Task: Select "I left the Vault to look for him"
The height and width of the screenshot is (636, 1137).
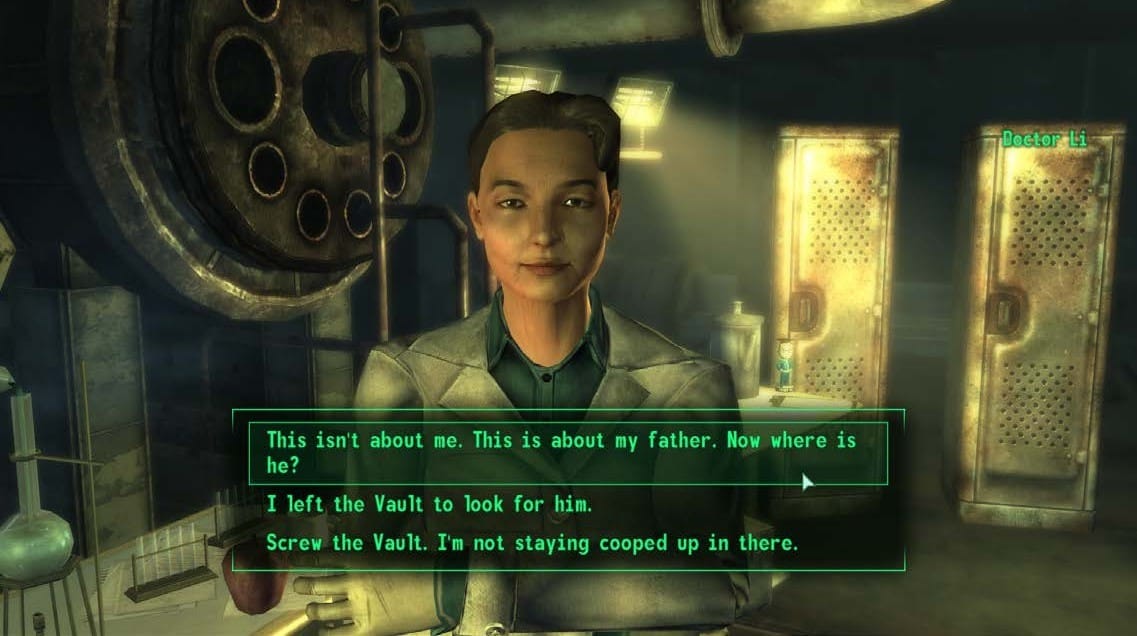Action: click(429, 505)
